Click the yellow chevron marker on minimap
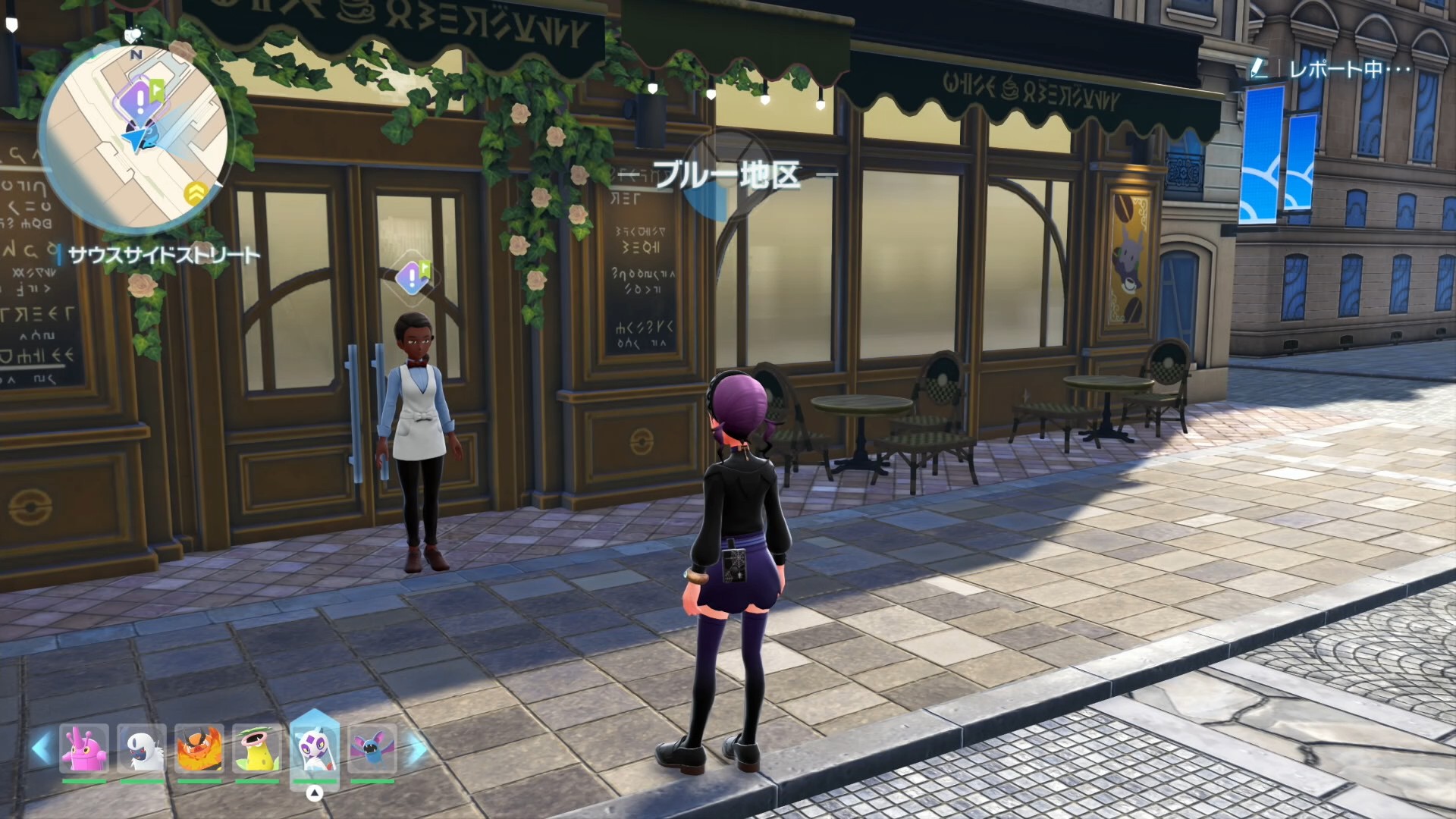 [195, 193]
